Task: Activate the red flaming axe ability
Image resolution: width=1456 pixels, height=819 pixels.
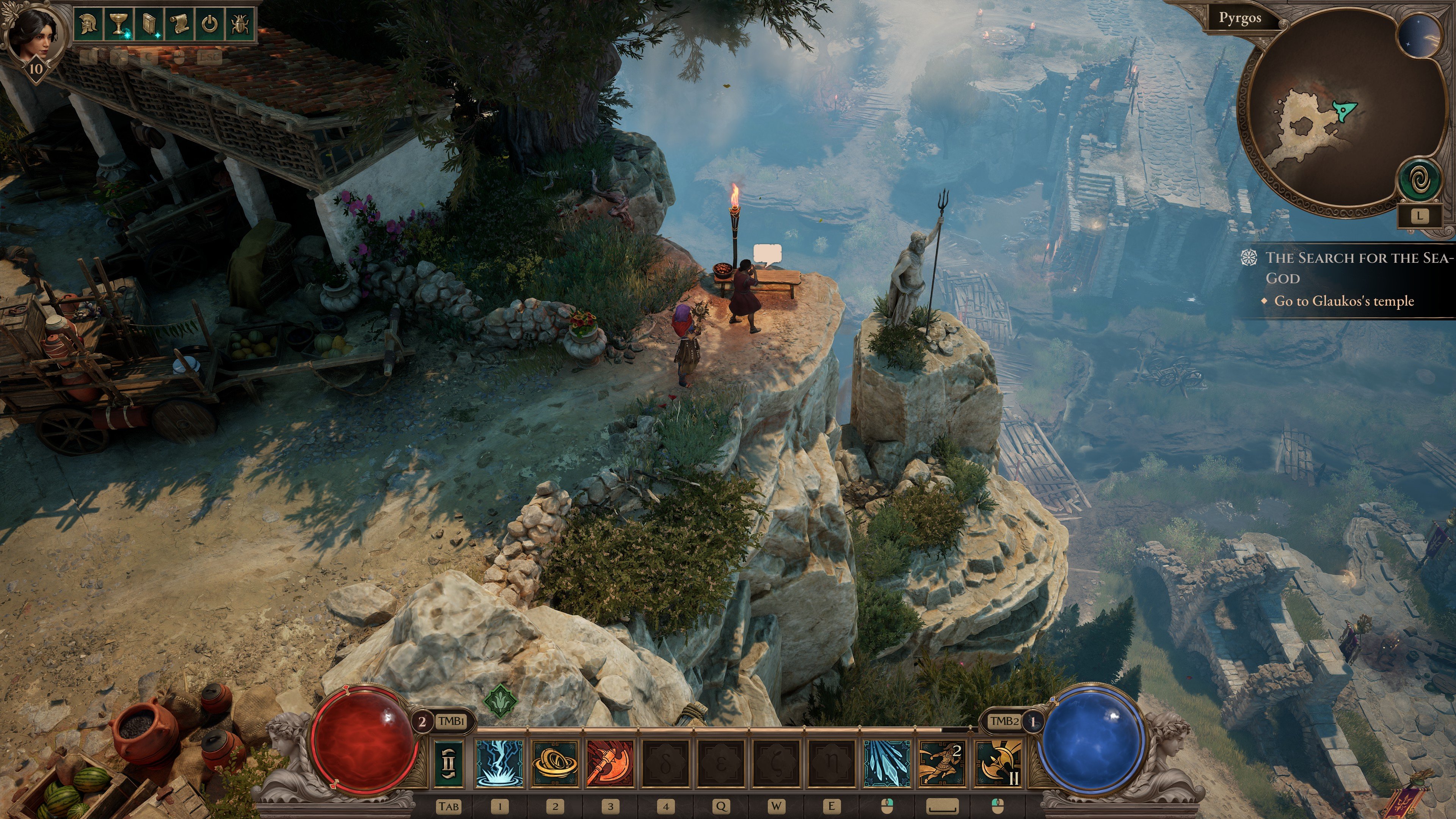Action: (610, 763)
